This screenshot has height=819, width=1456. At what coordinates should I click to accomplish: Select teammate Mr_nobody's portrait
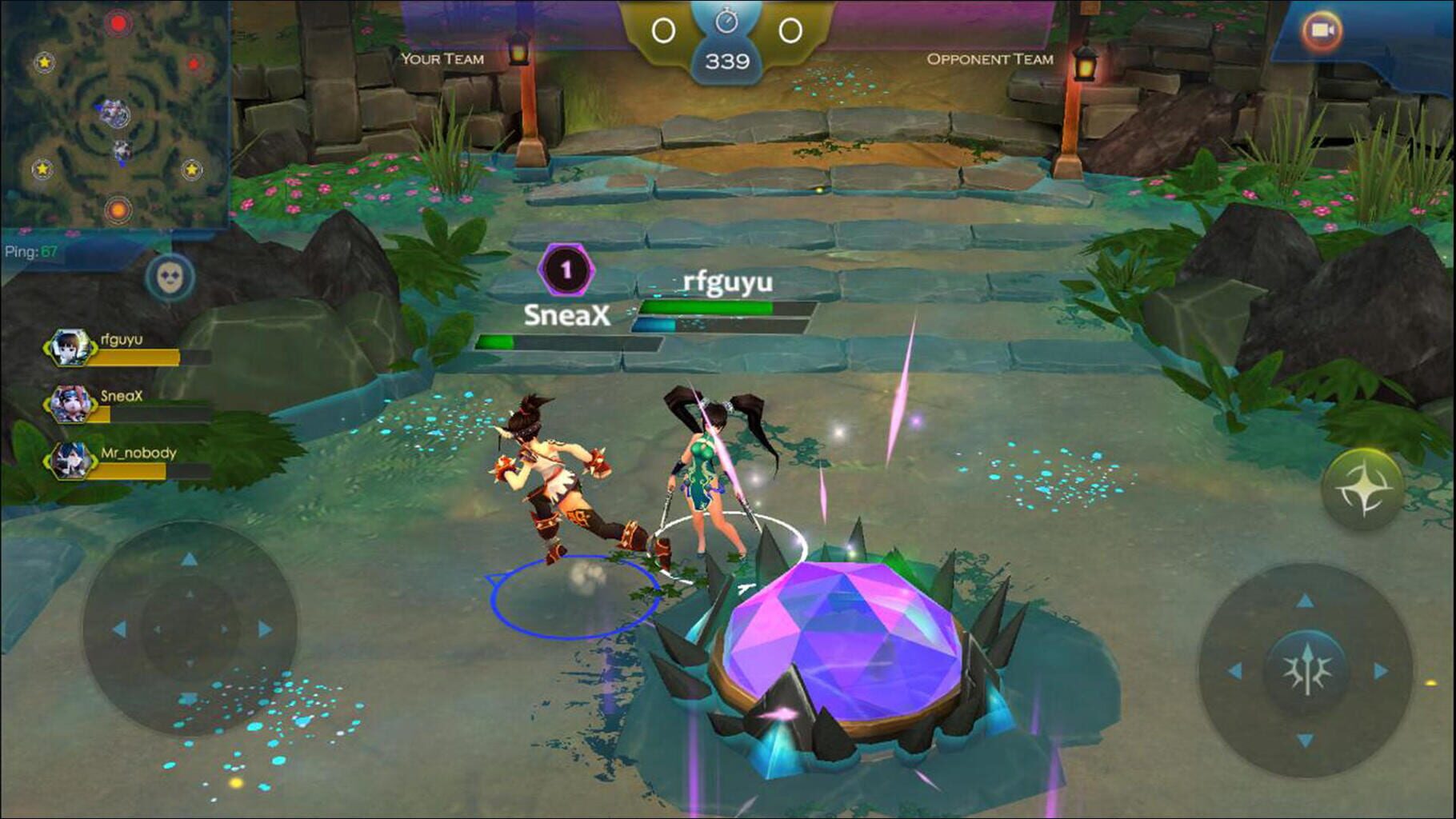(70, 461)
